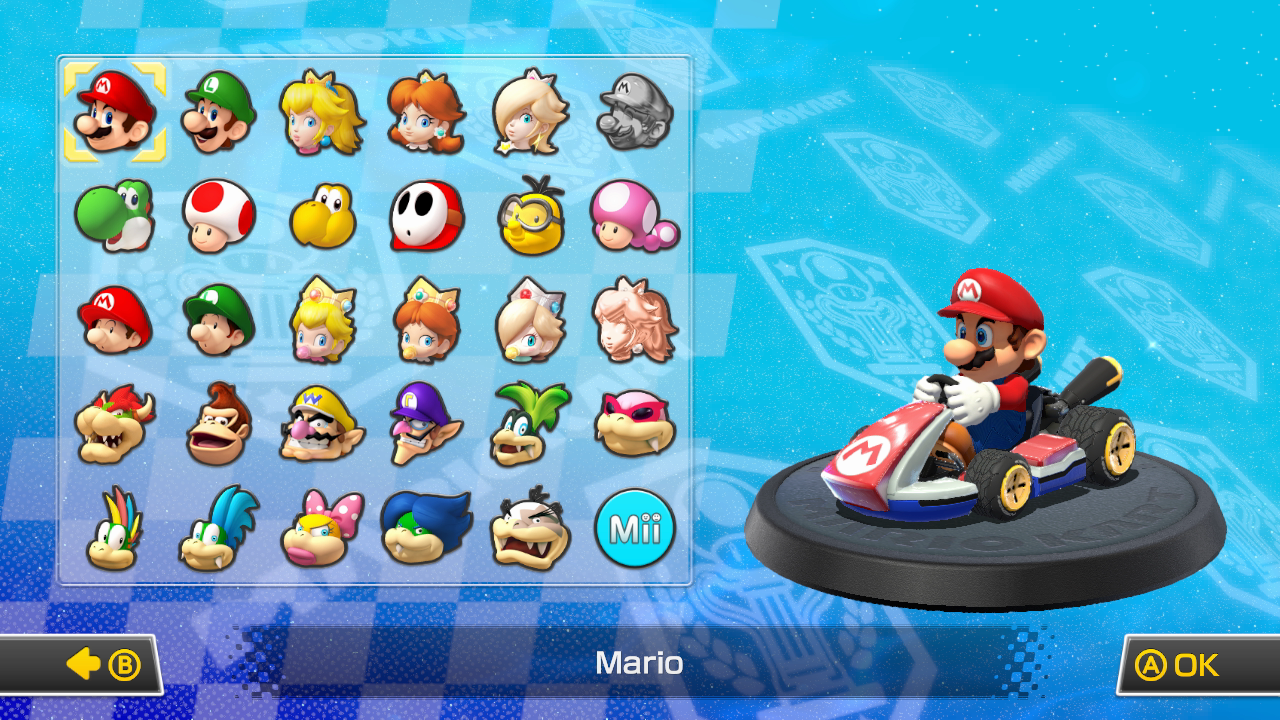The height and width of the screenshot is (720, 1280).
Task: Pick Shy Guy from the roster
Action: coord(427,215)
